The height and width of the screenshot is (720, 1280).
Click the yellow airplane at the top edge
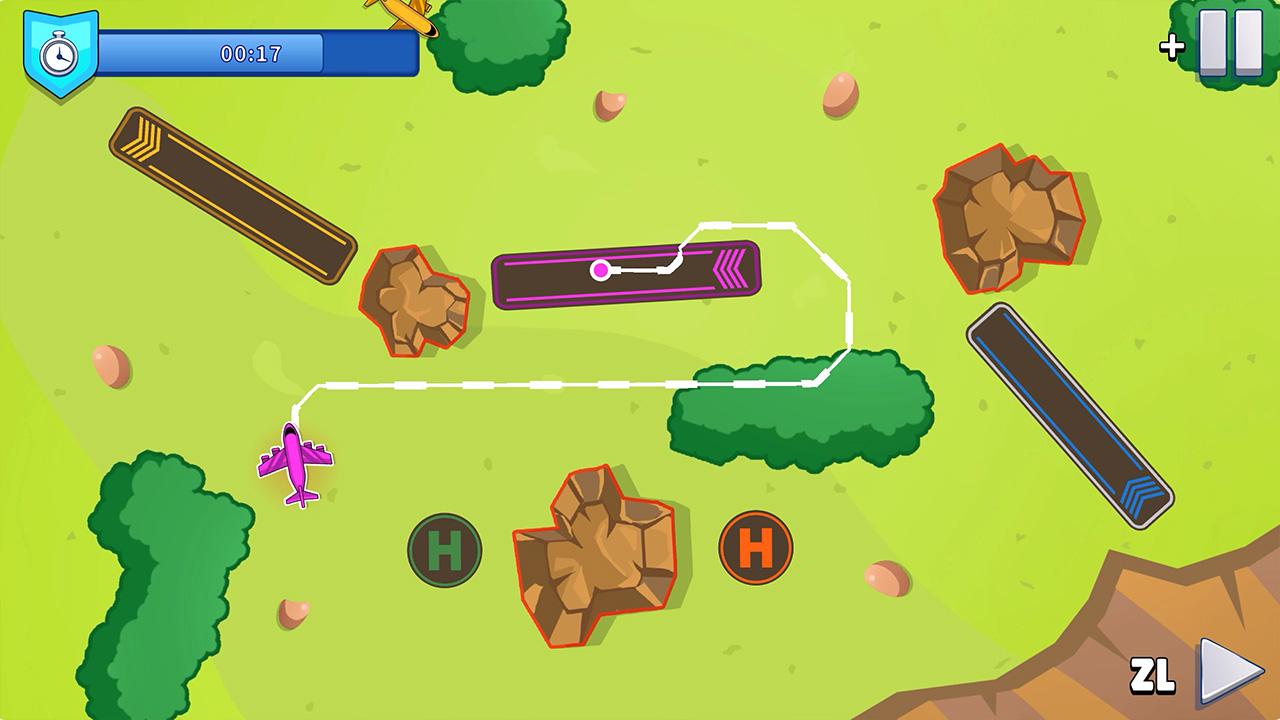pos(404,14)
